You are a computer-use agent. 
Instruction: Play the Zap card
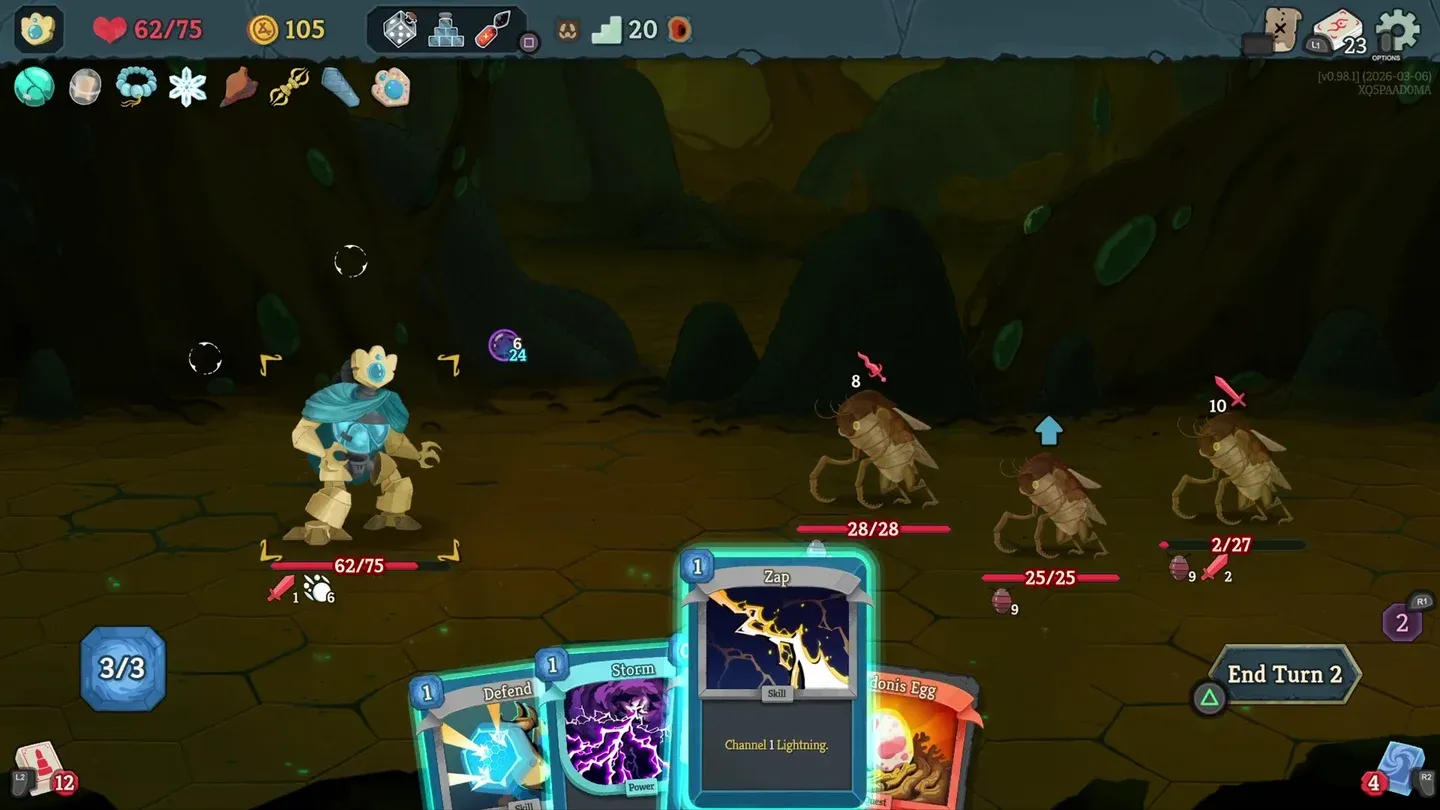click(776, 680)
